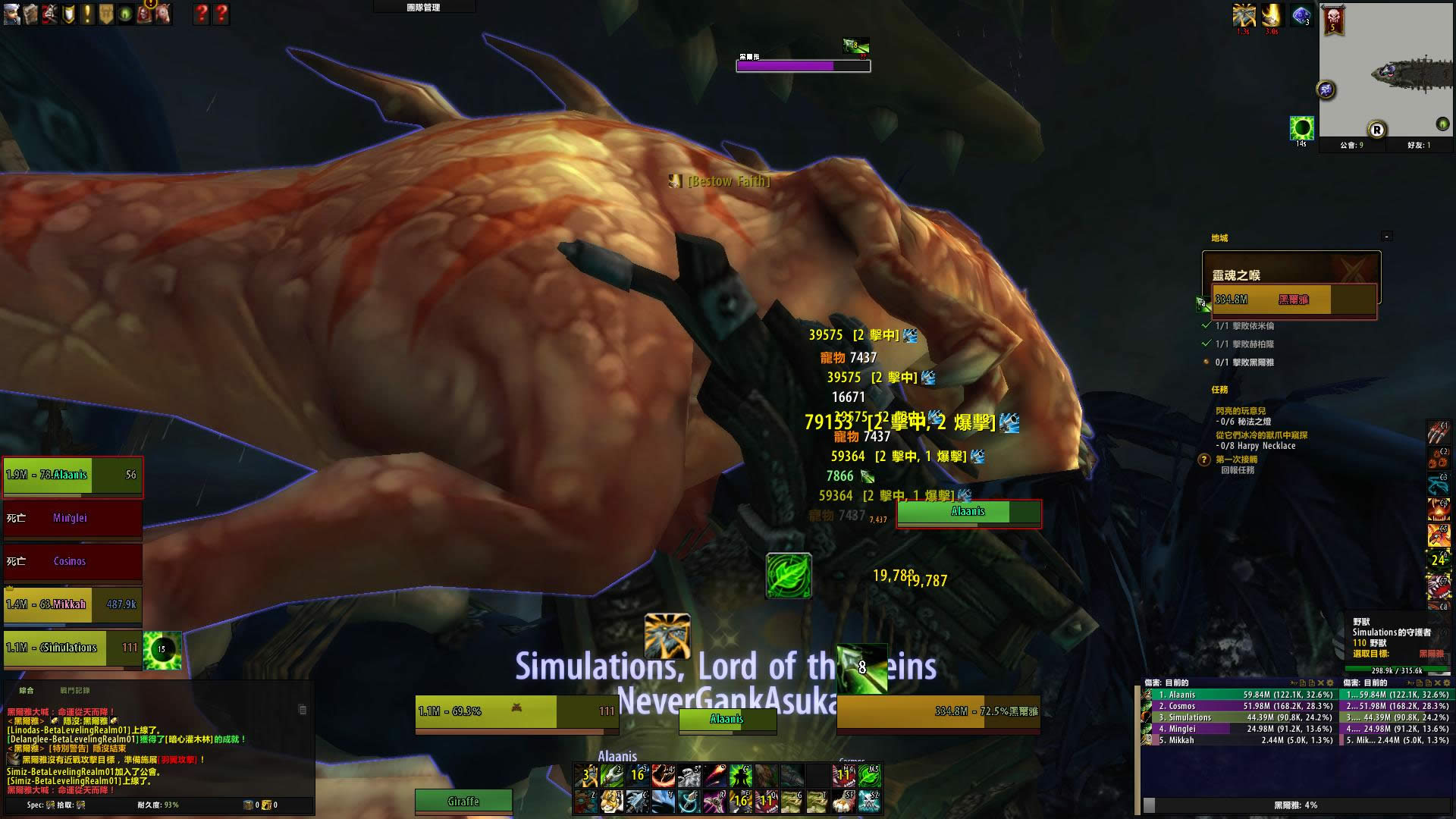Activate the green silhouette ability on the action bar

[740, 775]
